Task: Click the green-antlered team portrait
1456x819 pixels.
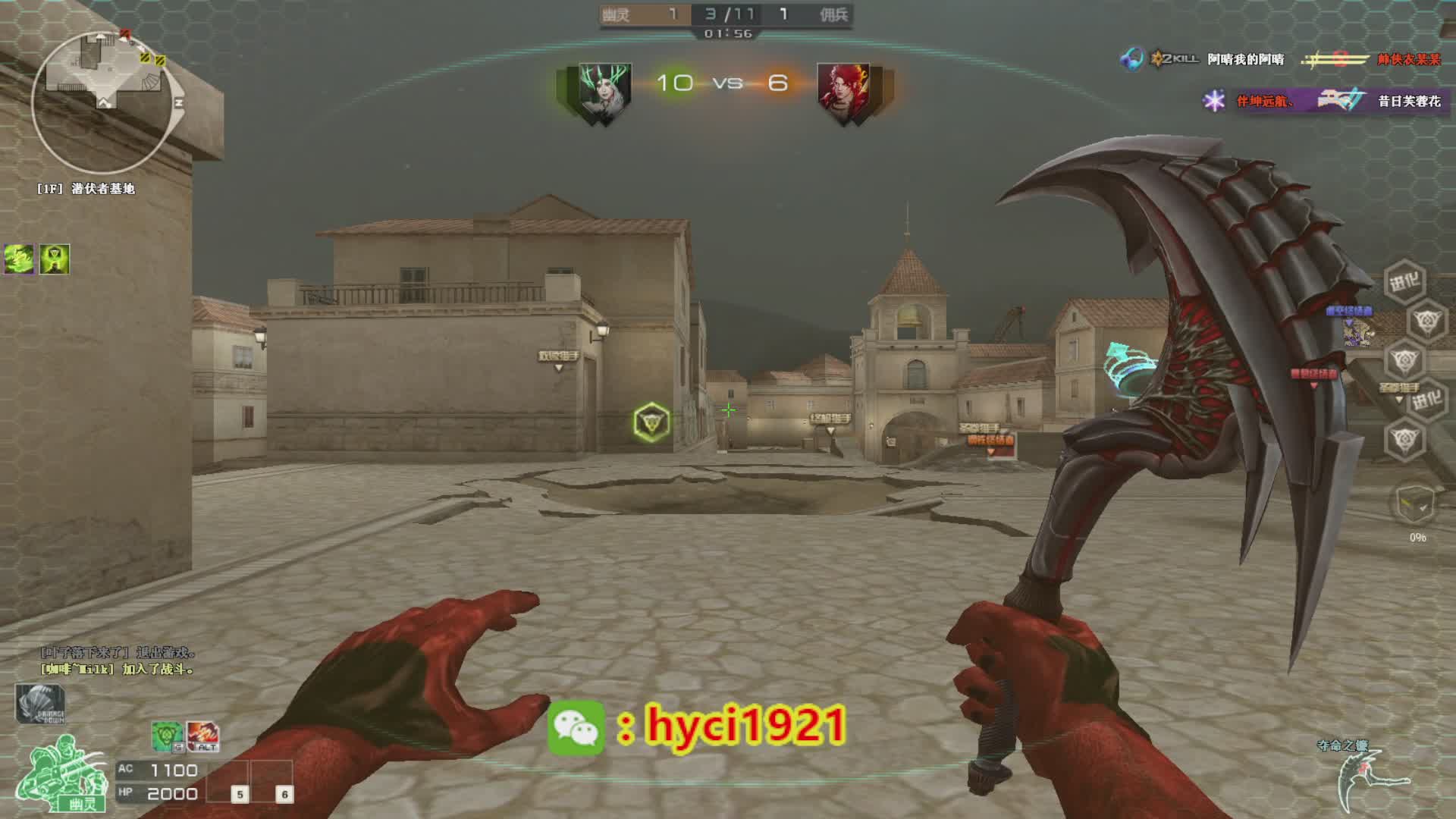Action: tap(604, 93)
